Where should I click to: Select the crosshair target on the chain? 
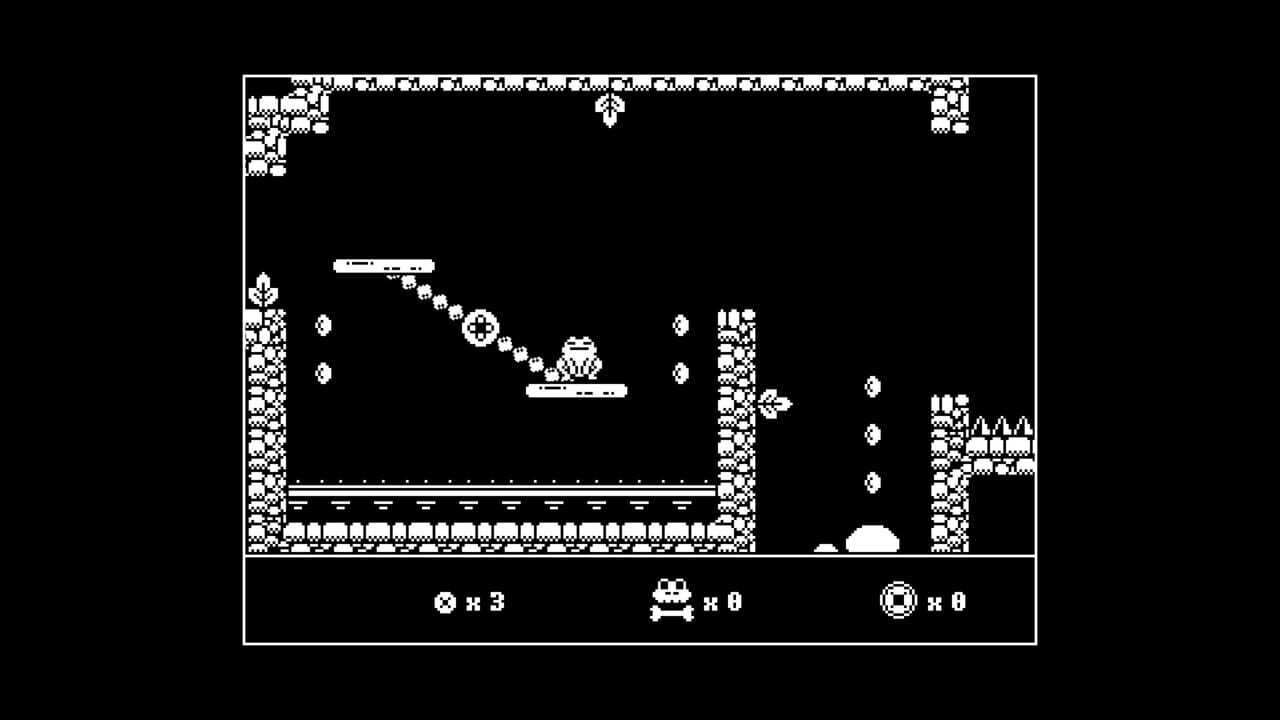pyautogui.click(x=481, y=325)
